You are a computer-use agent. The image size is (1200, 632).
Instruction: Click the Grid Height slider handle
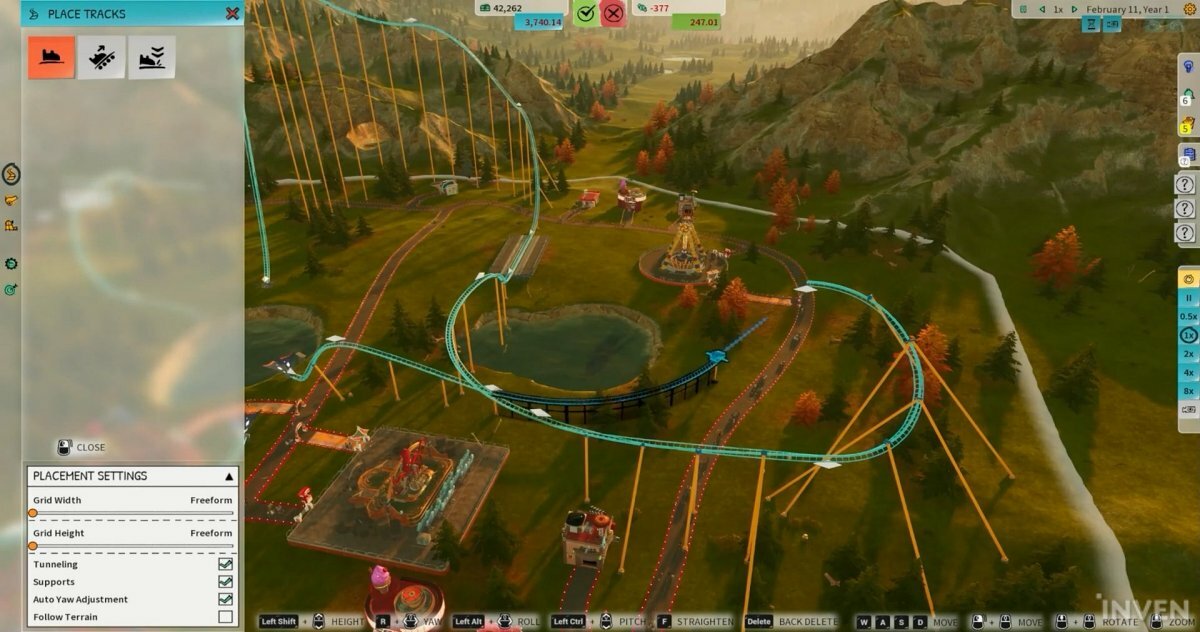(x=33, y=546)
